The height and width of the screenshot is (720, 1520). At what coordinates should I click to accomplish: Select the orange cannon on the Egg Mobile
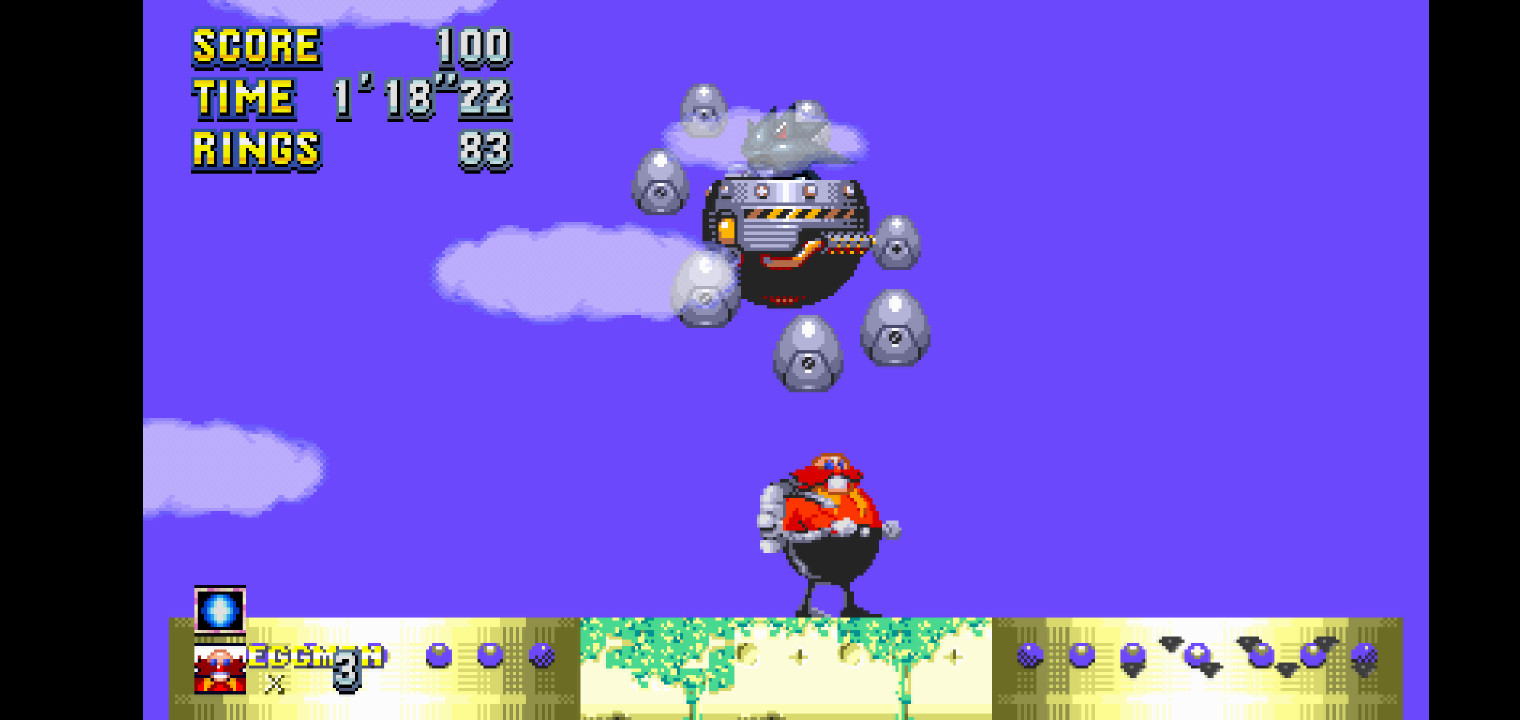coord(727,228)
